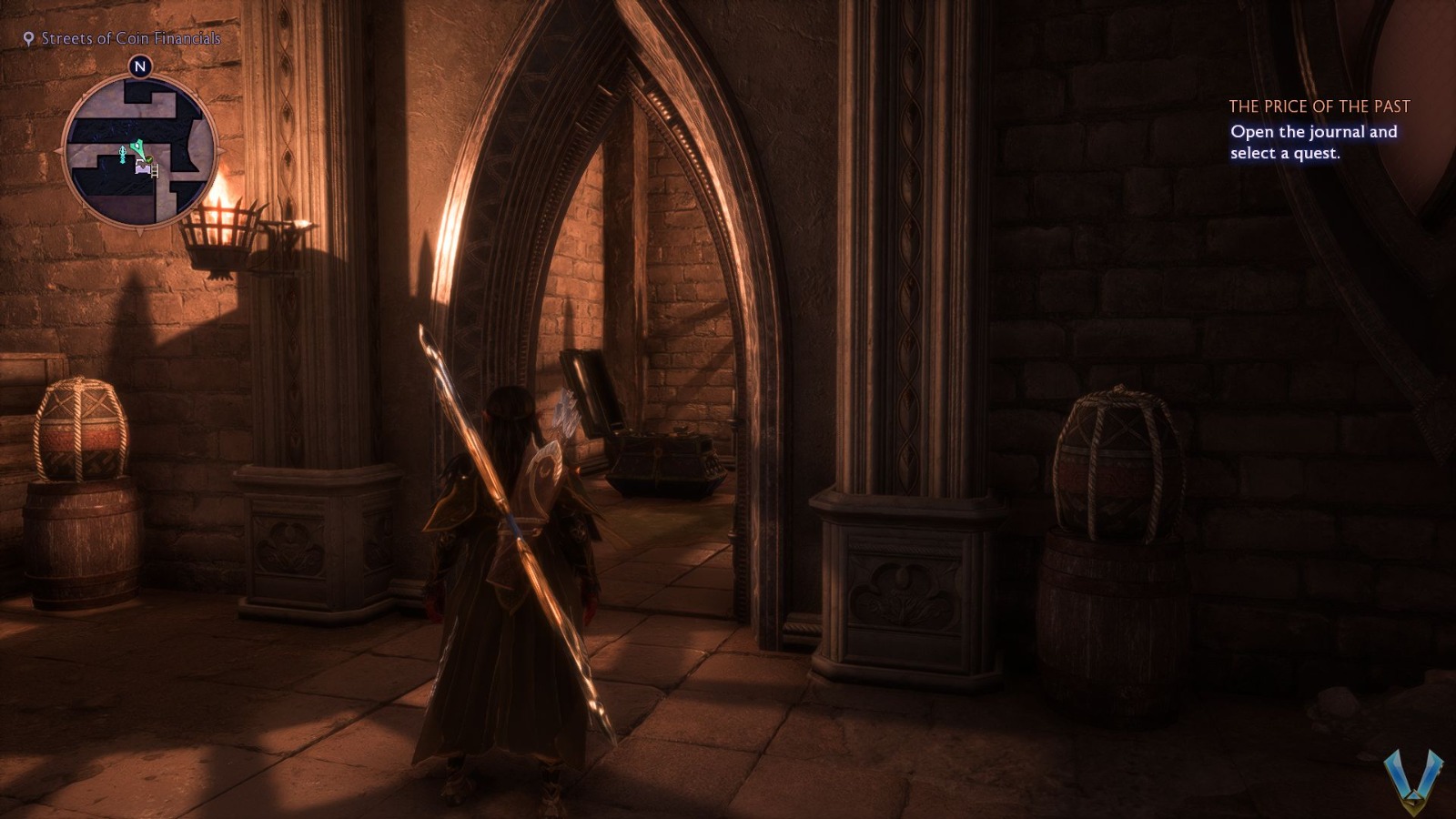
Task: Click the bed rest icon on the minimap
Action: 143,169
